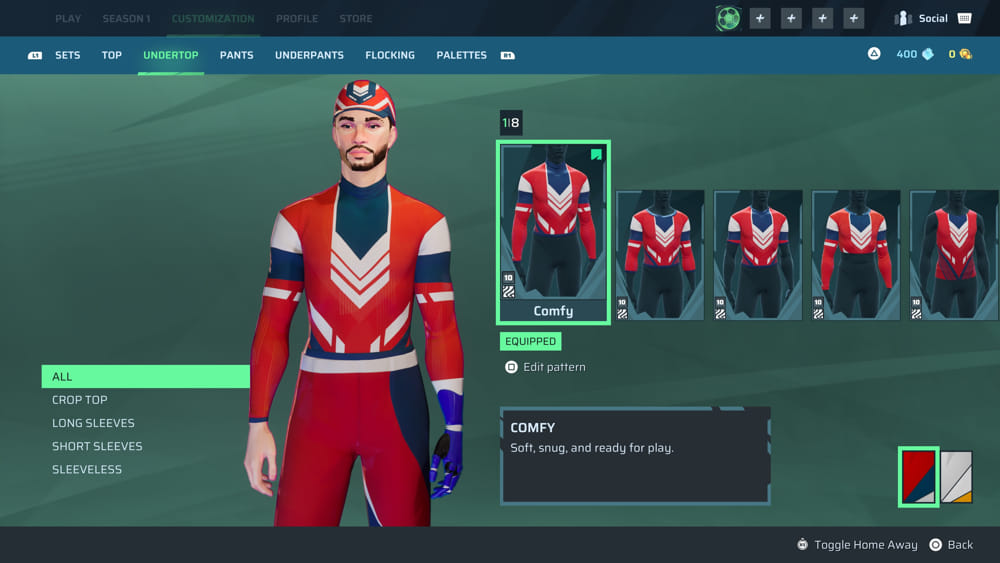Image resolution: width=1000 pixels, height=563 pixels.
Task: Select the Pants tab
Action: pos(237,55)
